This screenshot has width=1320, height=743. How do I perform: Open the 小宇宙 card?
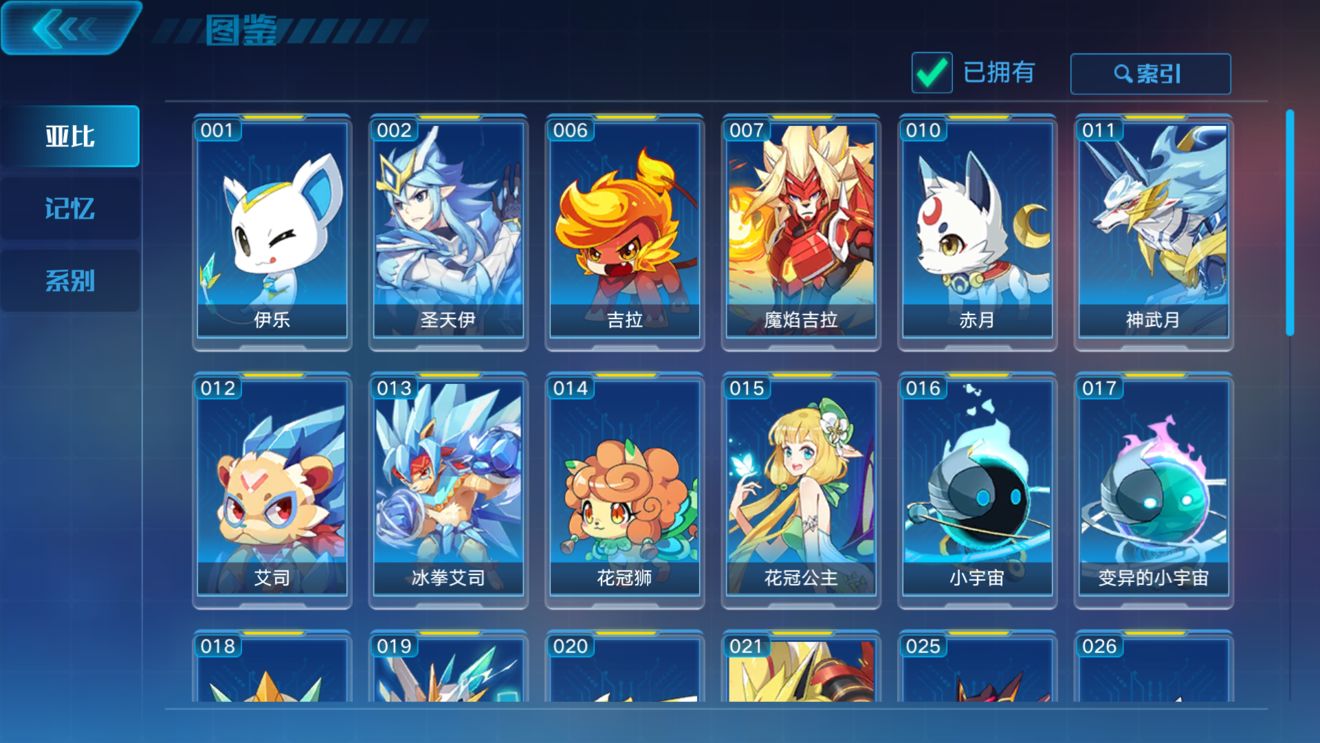coord(977,490)
